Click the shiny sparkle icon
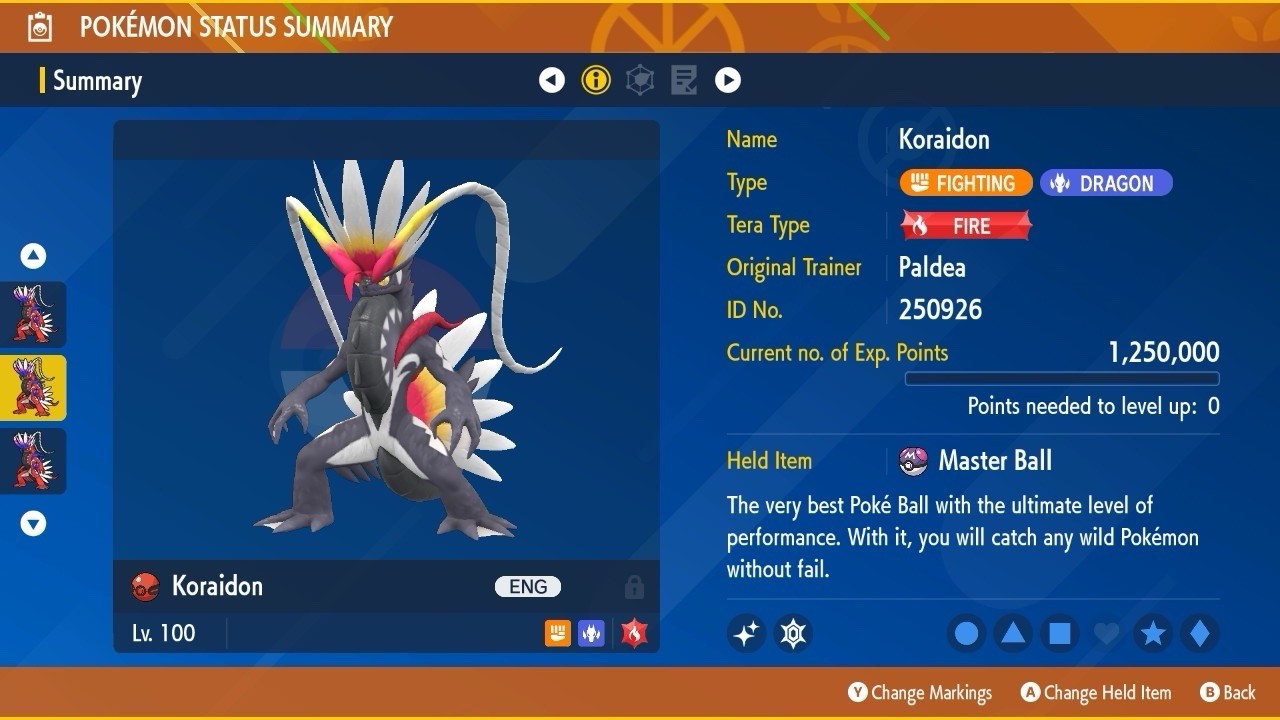1280x720 pixels. 746,633
